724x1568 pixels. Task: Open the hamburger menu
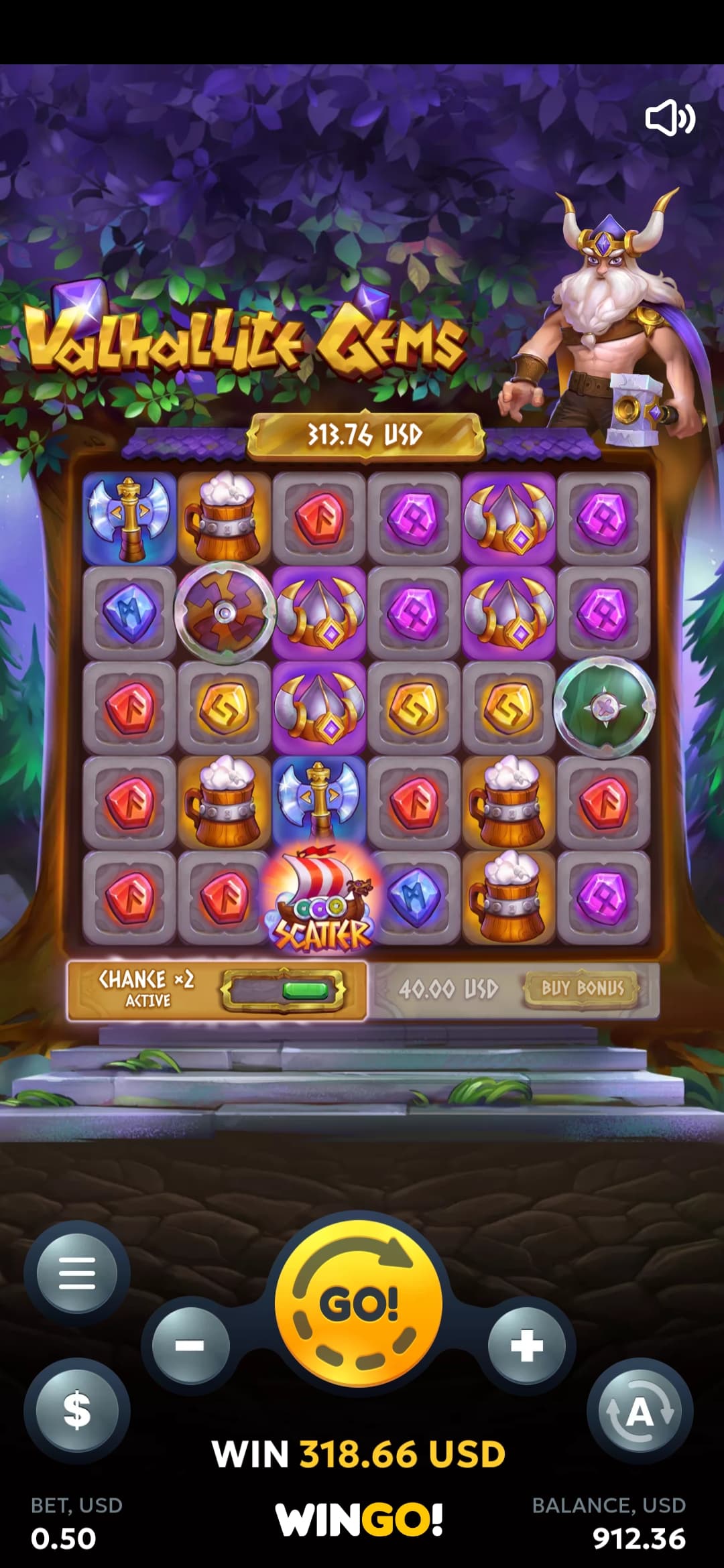(77, 1273)
